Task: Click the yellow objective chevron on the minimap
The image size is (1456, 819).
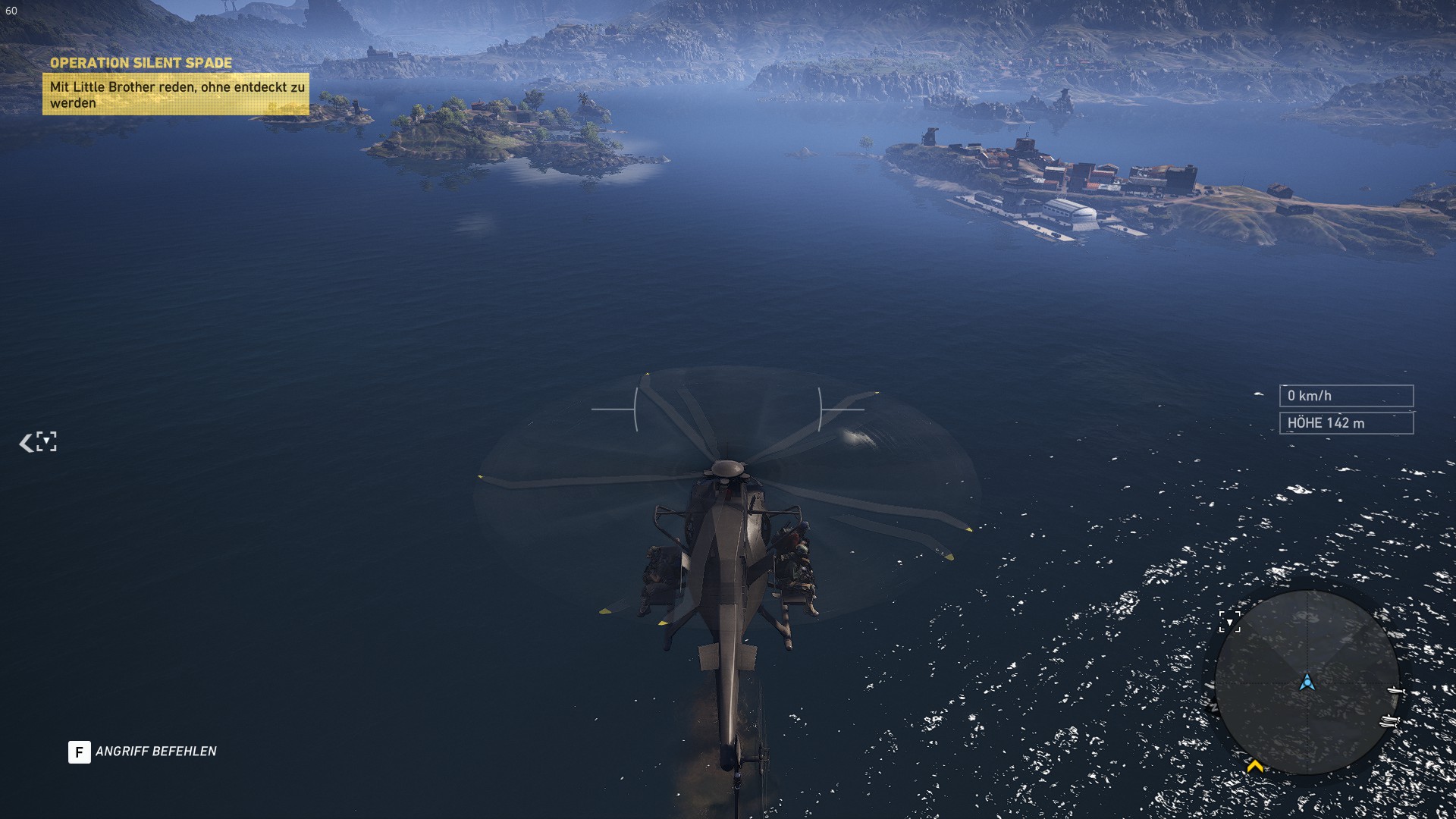Action: pyautogui.click(x=1256, y=765)
